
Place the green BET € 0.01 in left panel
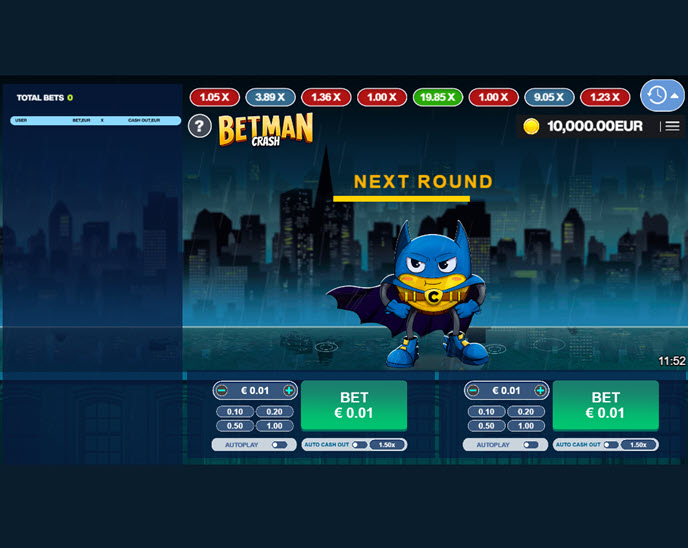pos(354,405)
